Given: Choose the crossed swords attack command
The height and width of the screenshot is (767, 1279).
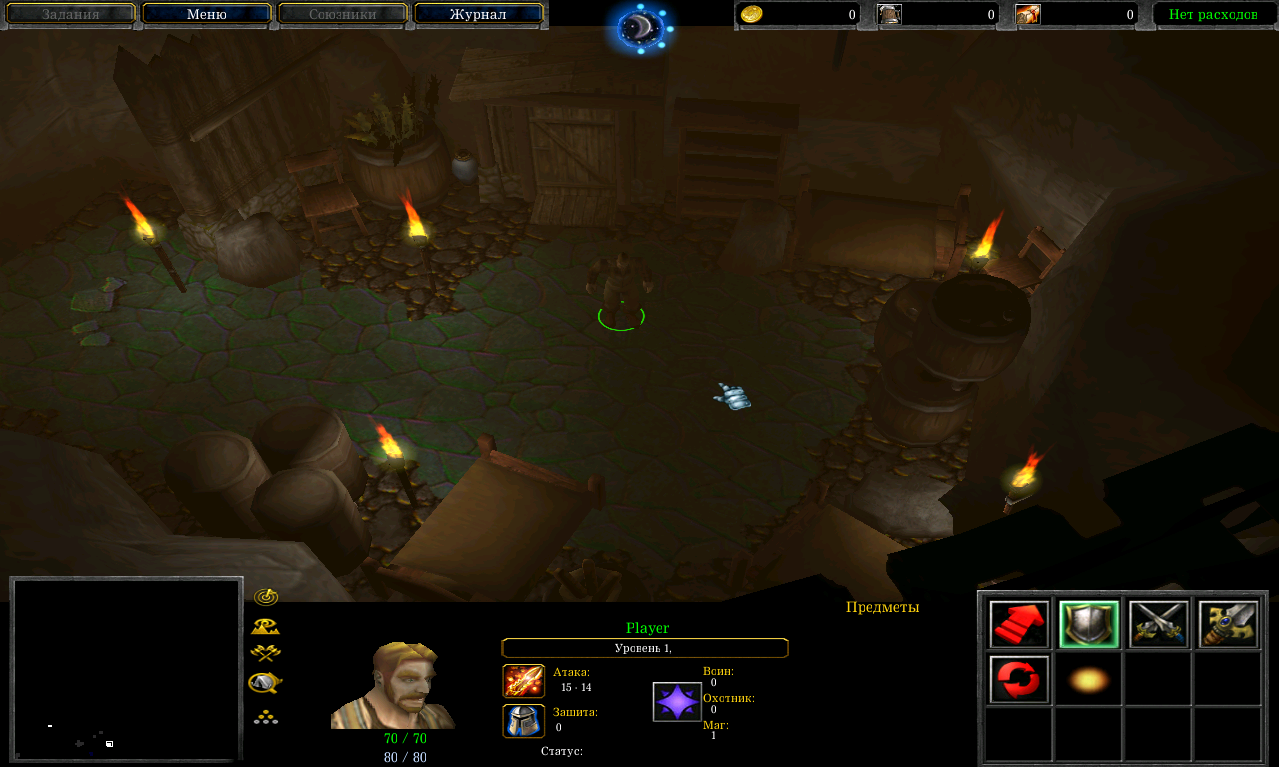Looking at the screenshot, I should pos(1158,625).
